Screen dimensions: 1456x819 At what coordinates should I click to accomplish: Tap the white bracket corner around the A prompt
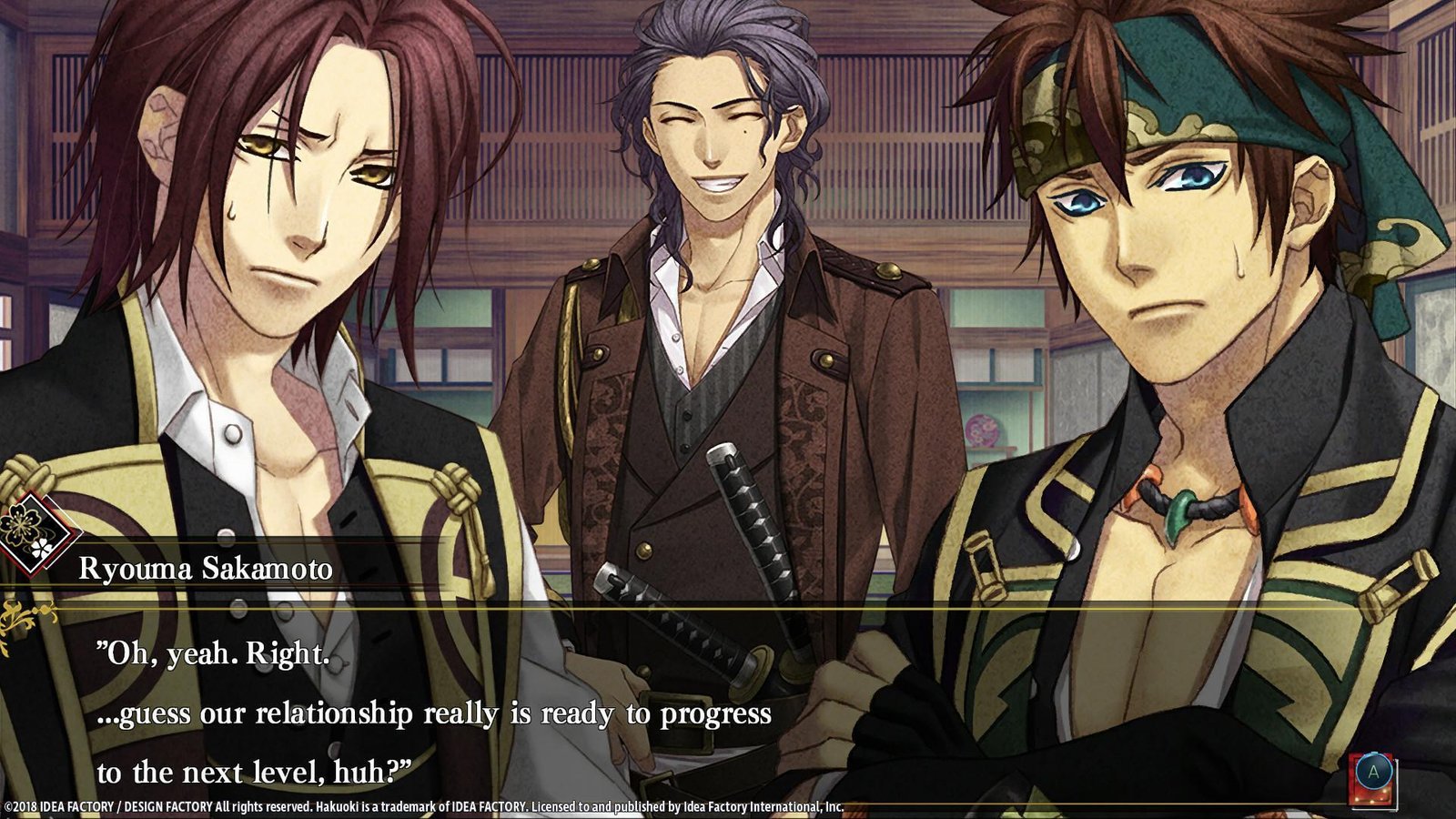coord(1398,808)
